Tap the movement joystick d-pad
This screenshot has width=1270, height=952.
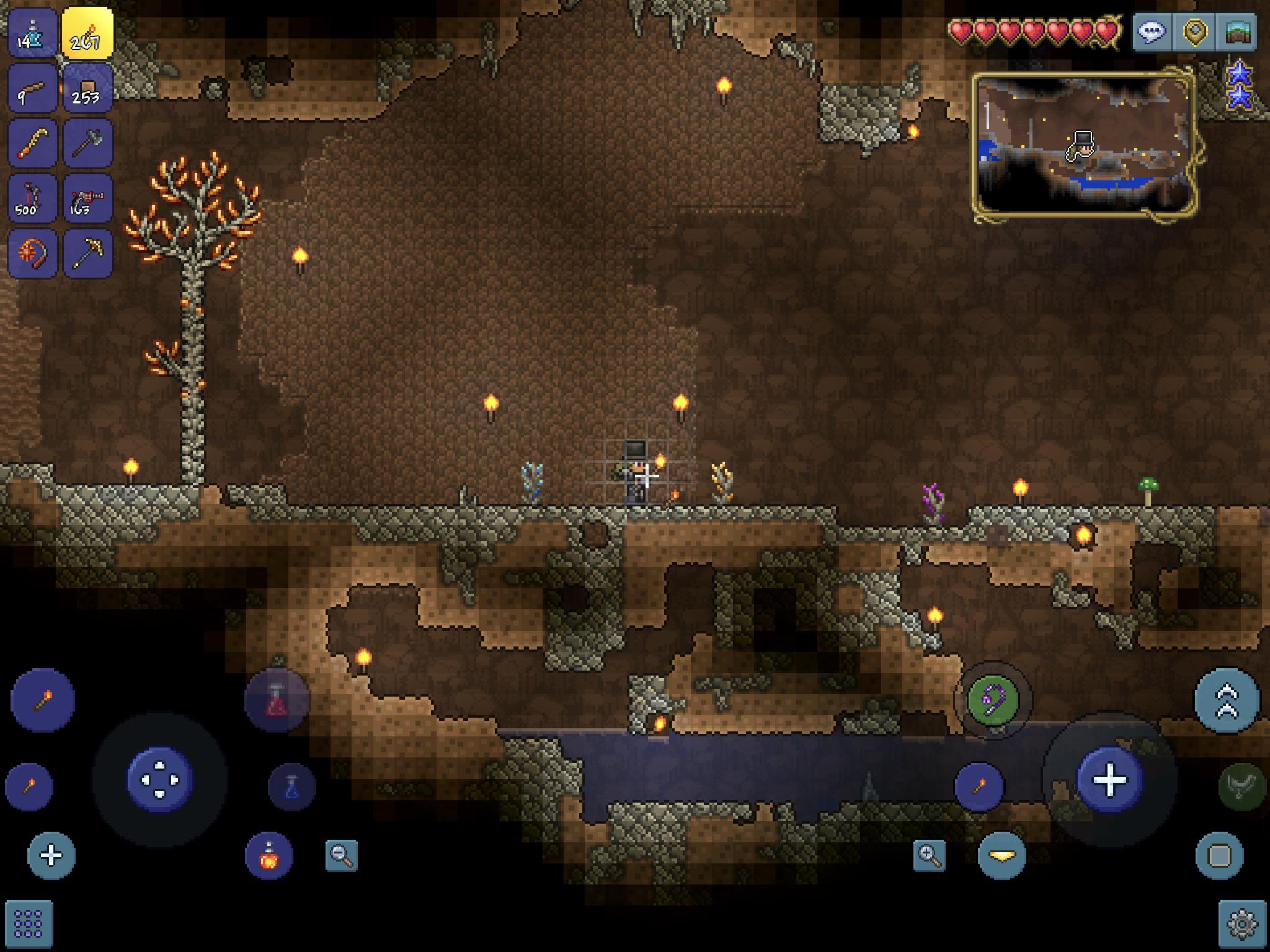(160, 780)
